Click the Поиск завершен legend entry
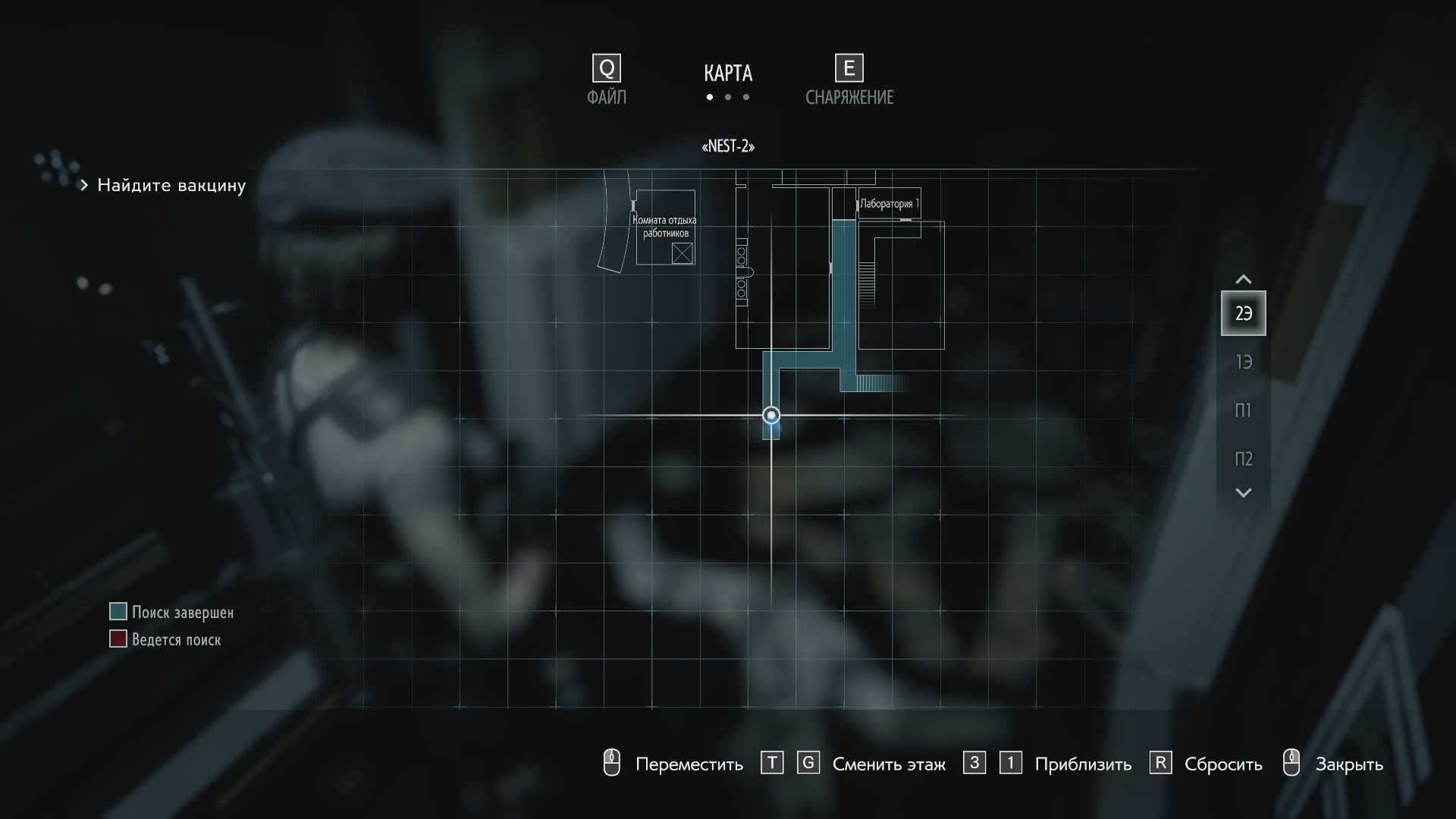This screenshot has width=1456, height=819. pyautogui.click(x=182, y=612)
